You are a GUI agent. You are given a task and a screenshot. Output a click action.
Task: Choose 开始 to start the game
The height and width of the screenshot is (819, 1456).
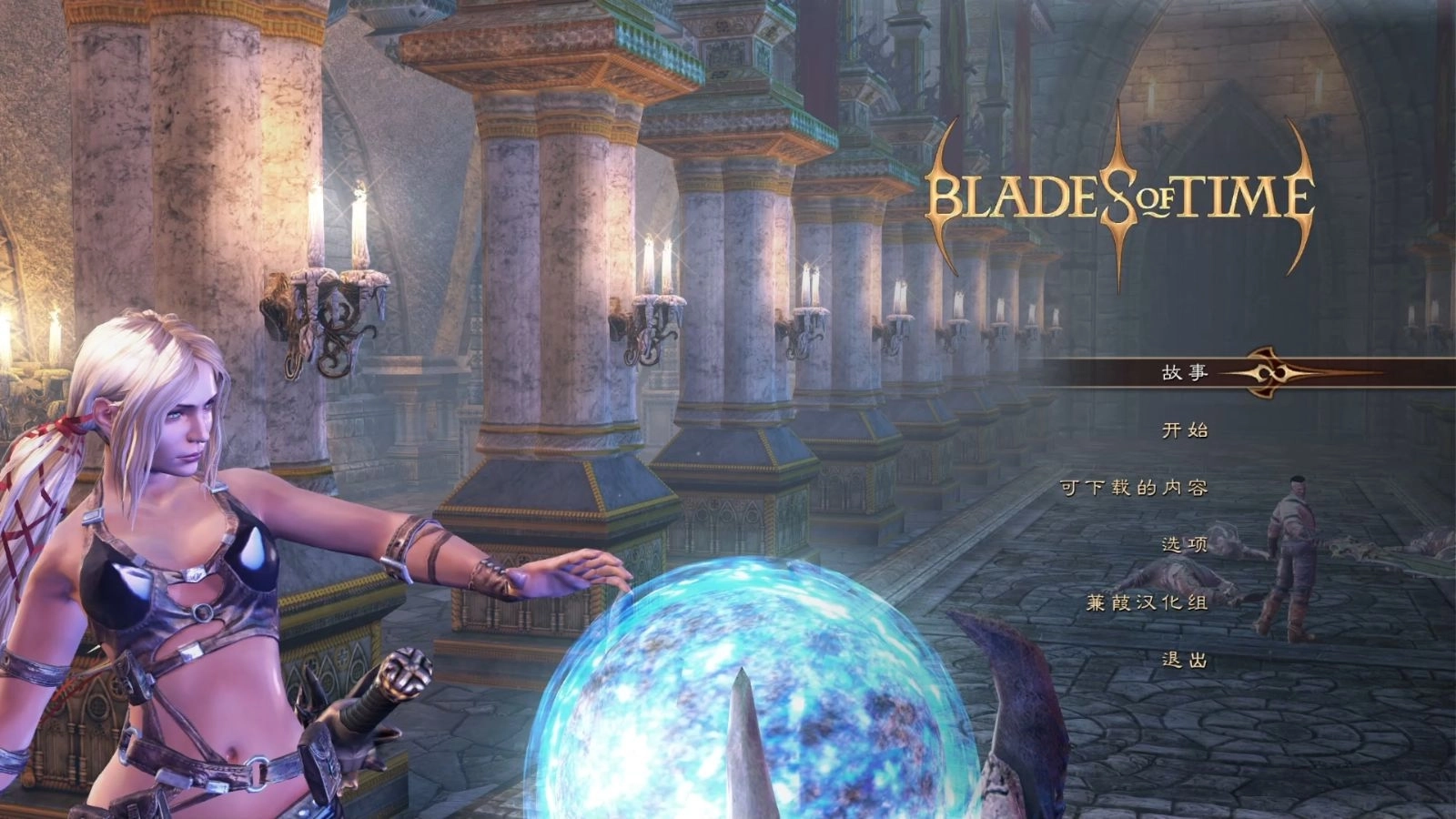click(x=1184, y=430)
